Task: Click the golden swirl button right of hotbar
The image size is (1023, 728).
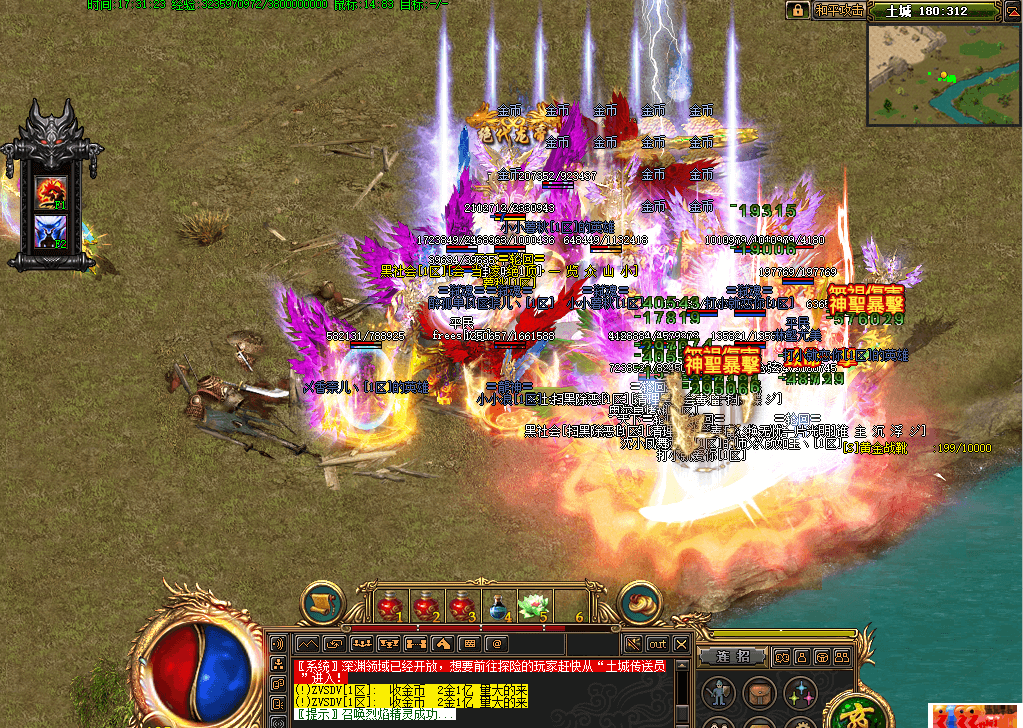Action: tap(639, 603)
